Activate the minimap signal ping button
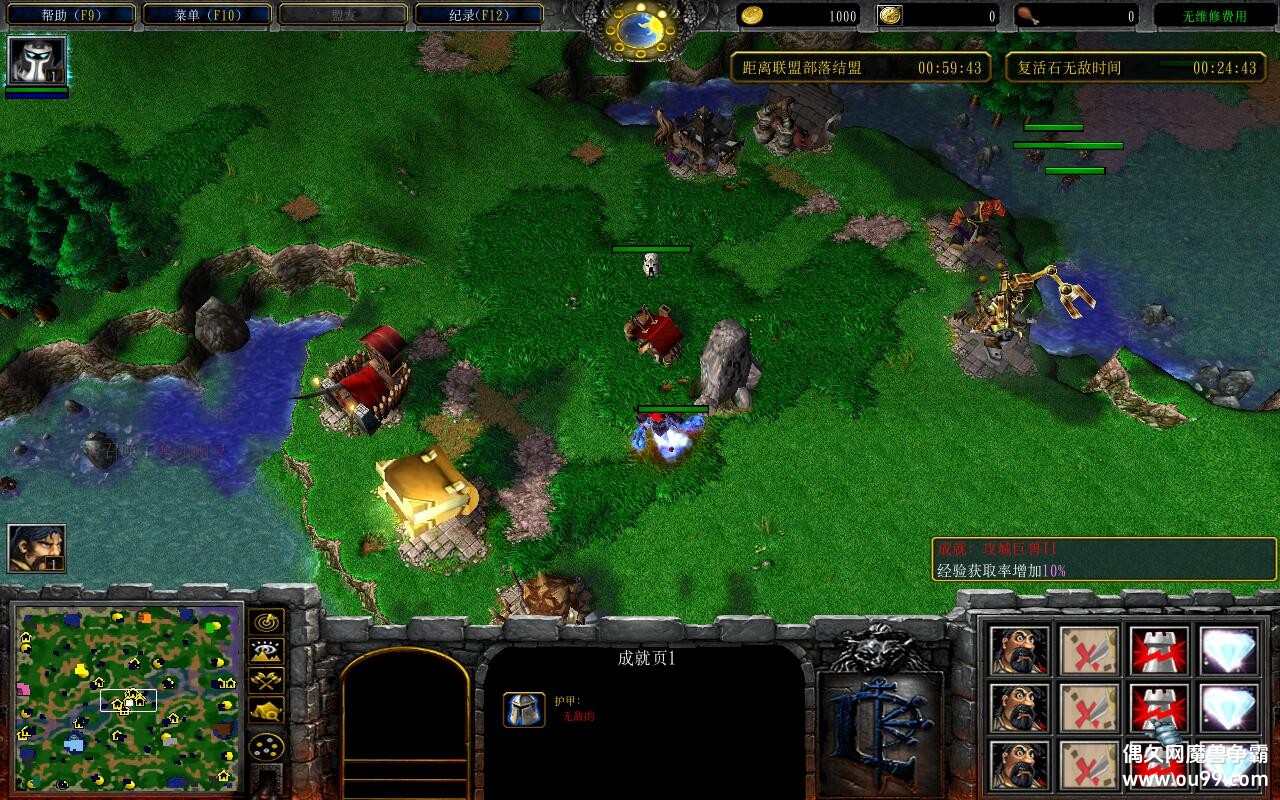Viewport: 1280px width, 800px height. (x=267, y=622)
